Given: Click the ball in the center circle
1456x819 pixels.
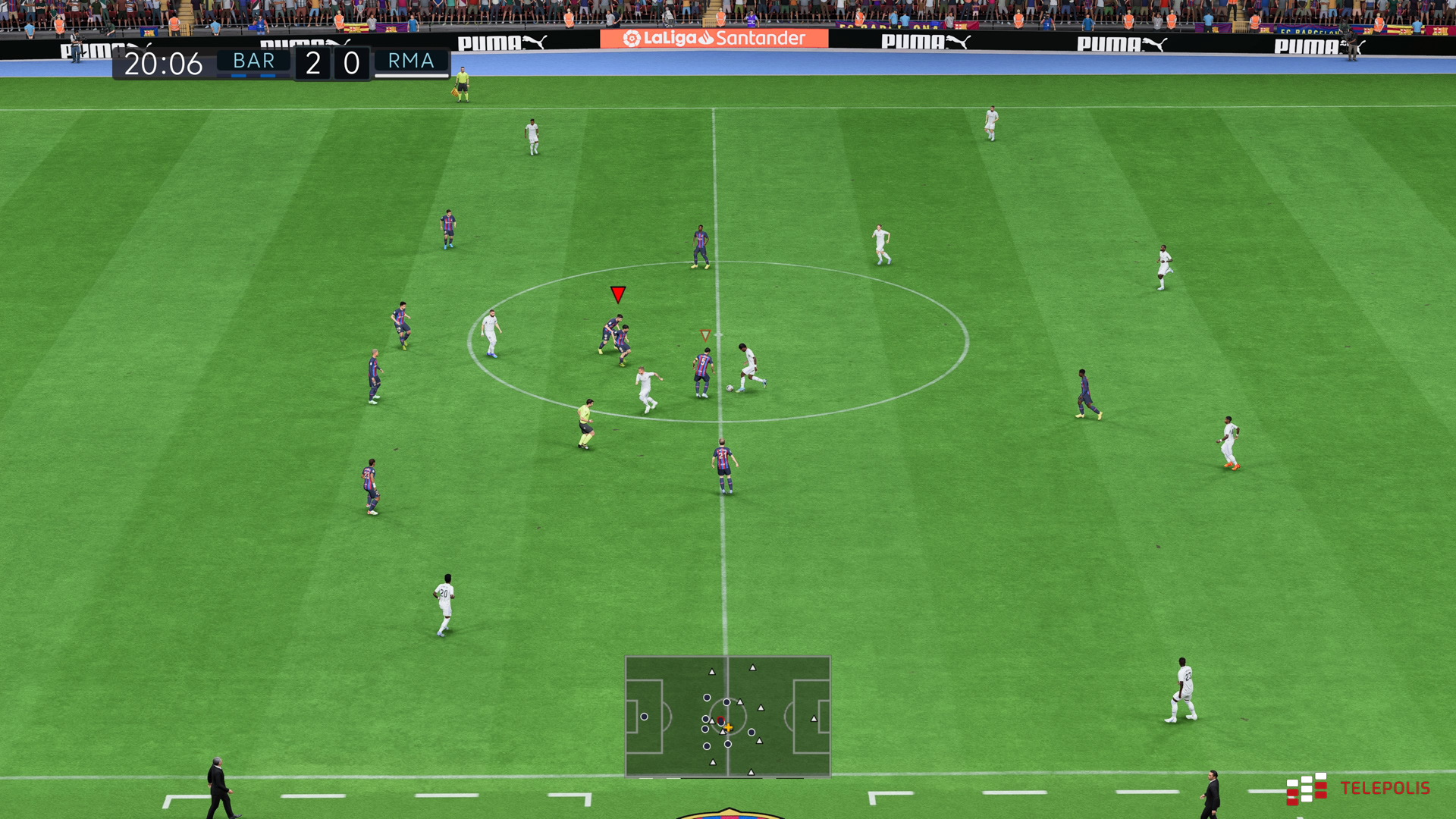Looking at the screenshot, I should point(730,388).
